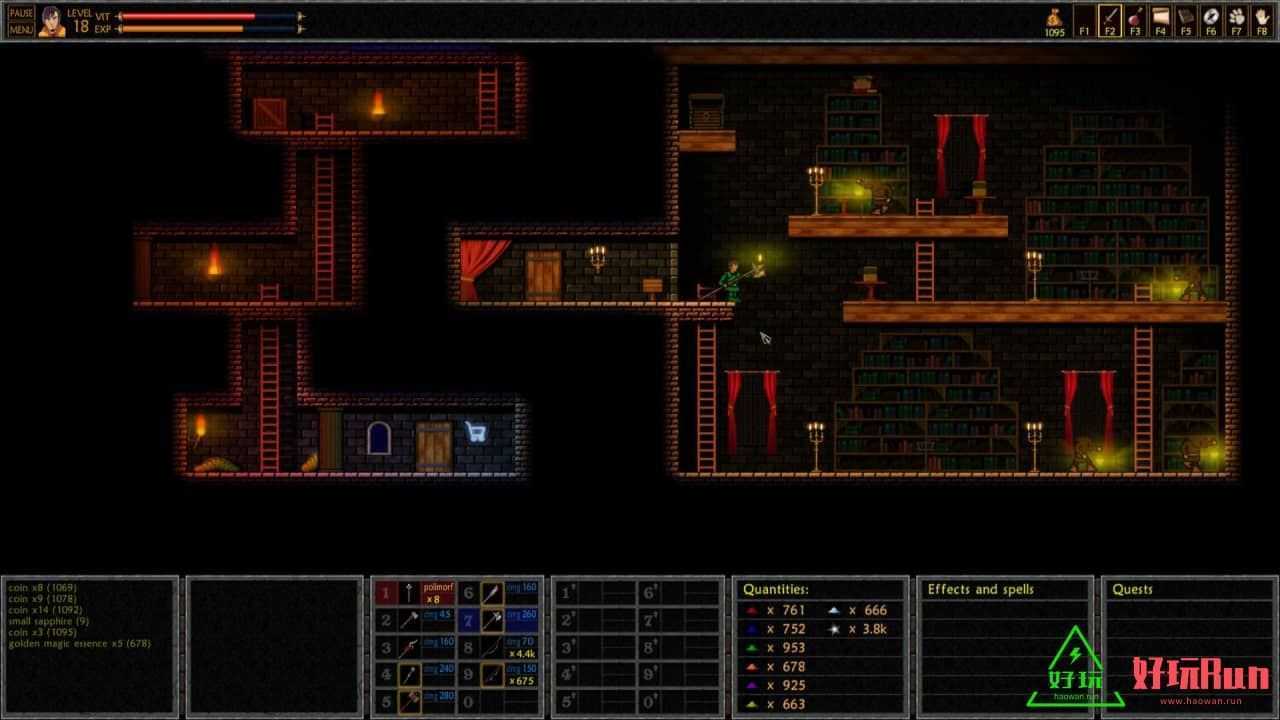Choose the F6 ring icon
Viewport: 1280px width, 720px height.
click(x=1211, y=17)
